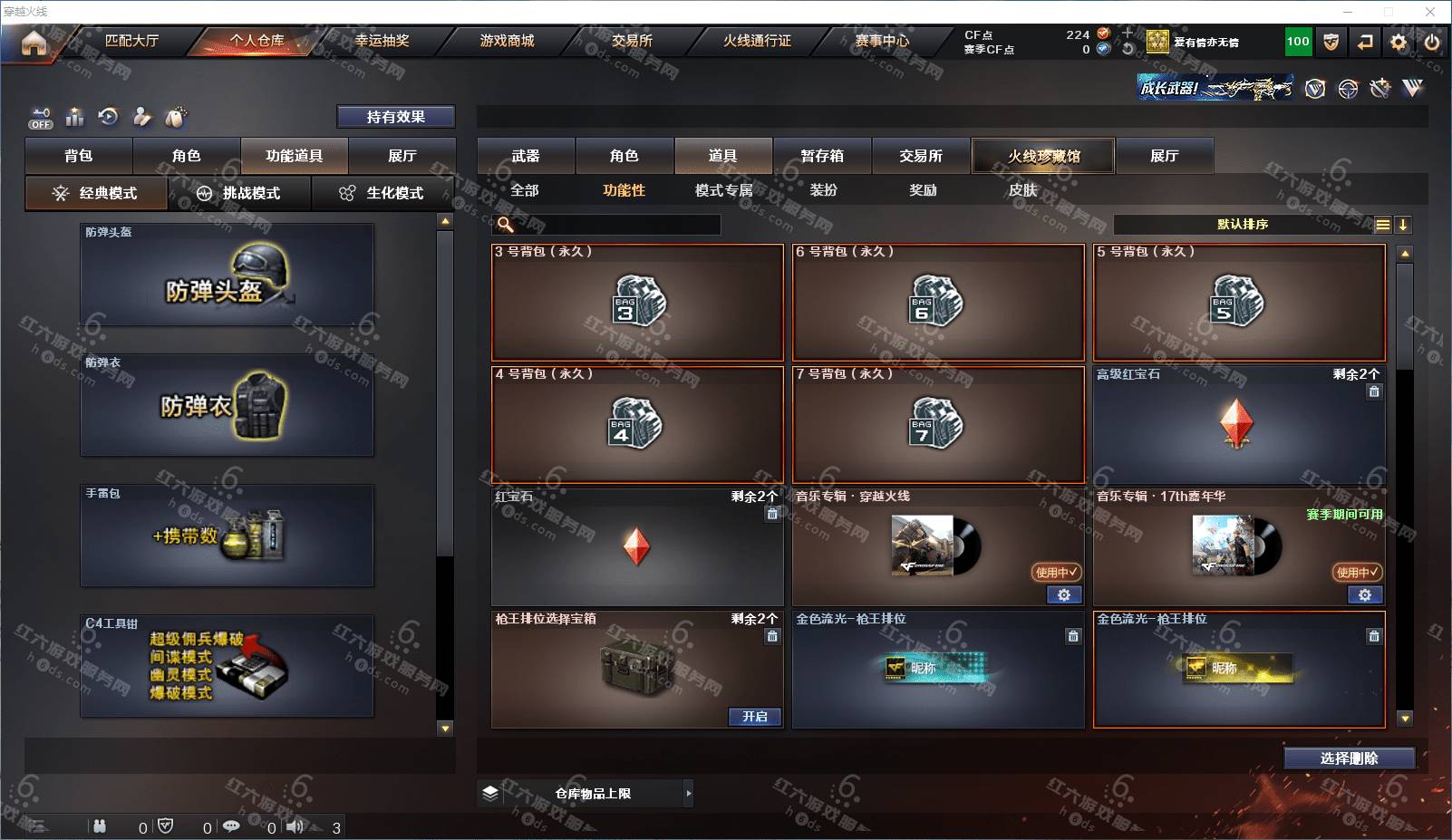Switch to the 背包 loadout tab
This screenshot has height=840, width=1452.
coord(79,156)
